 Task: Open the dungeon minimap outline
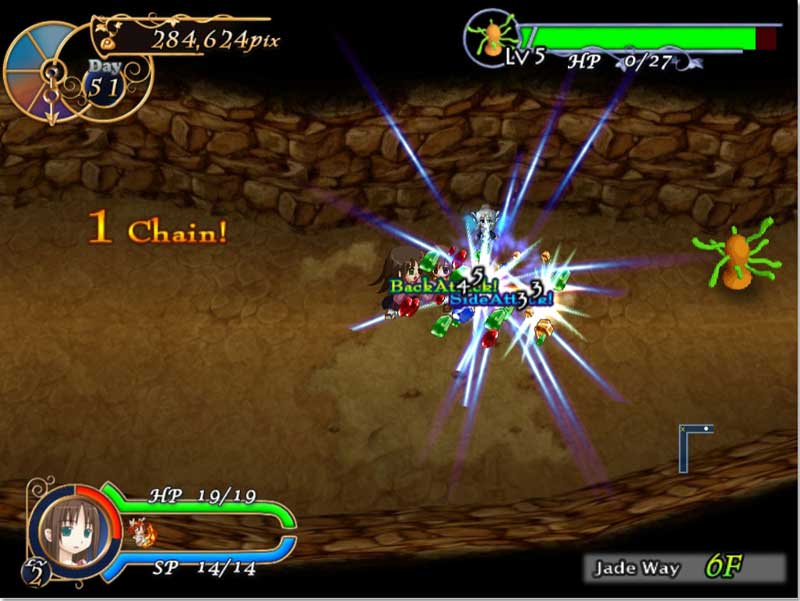click(x=695, y=447)
